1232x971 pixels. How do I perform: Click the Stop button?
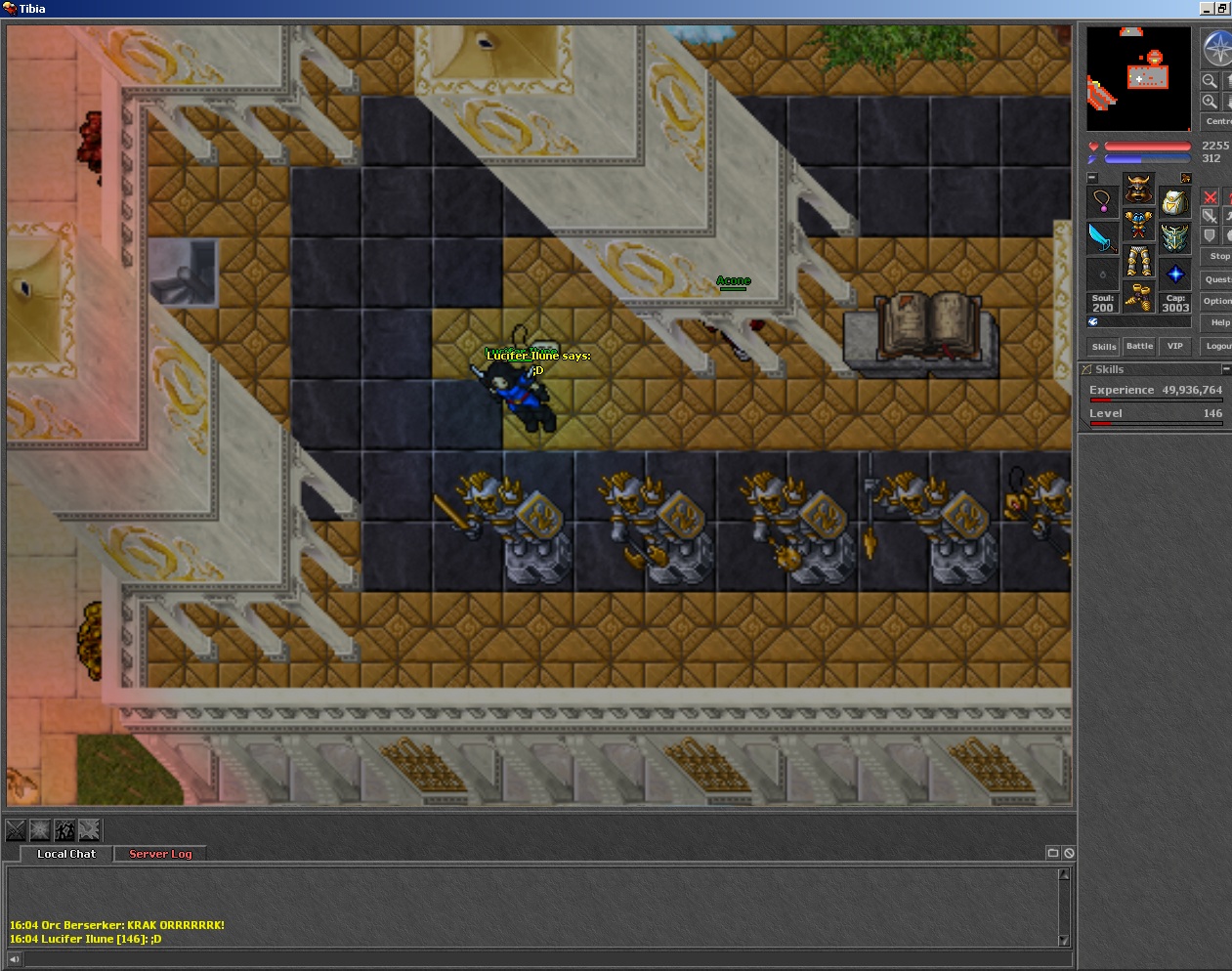pyautogui.click(x=1218, y=257)
